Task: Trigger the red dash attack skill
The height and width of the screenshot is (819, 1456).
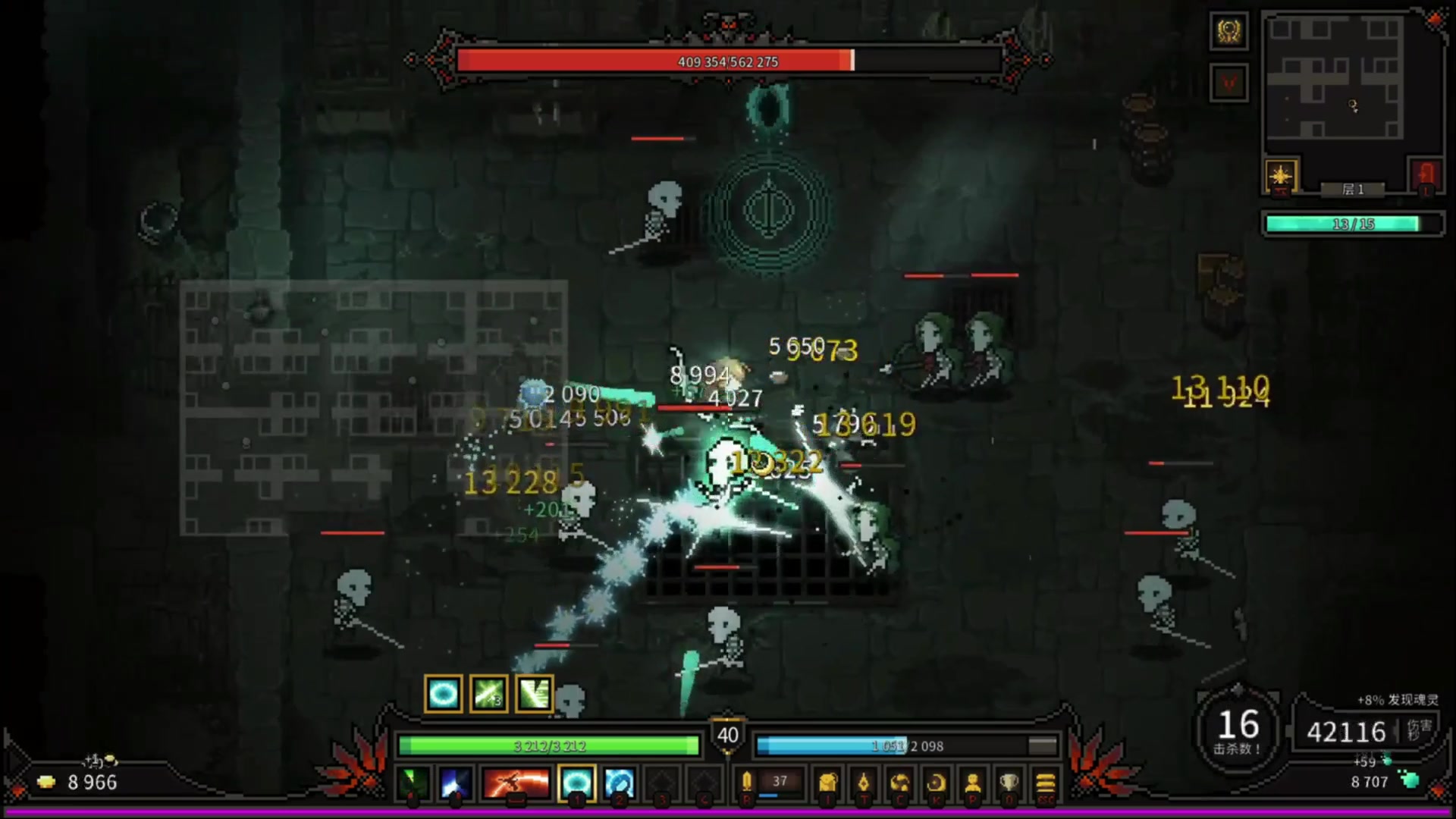Action: tap(516, 783)
